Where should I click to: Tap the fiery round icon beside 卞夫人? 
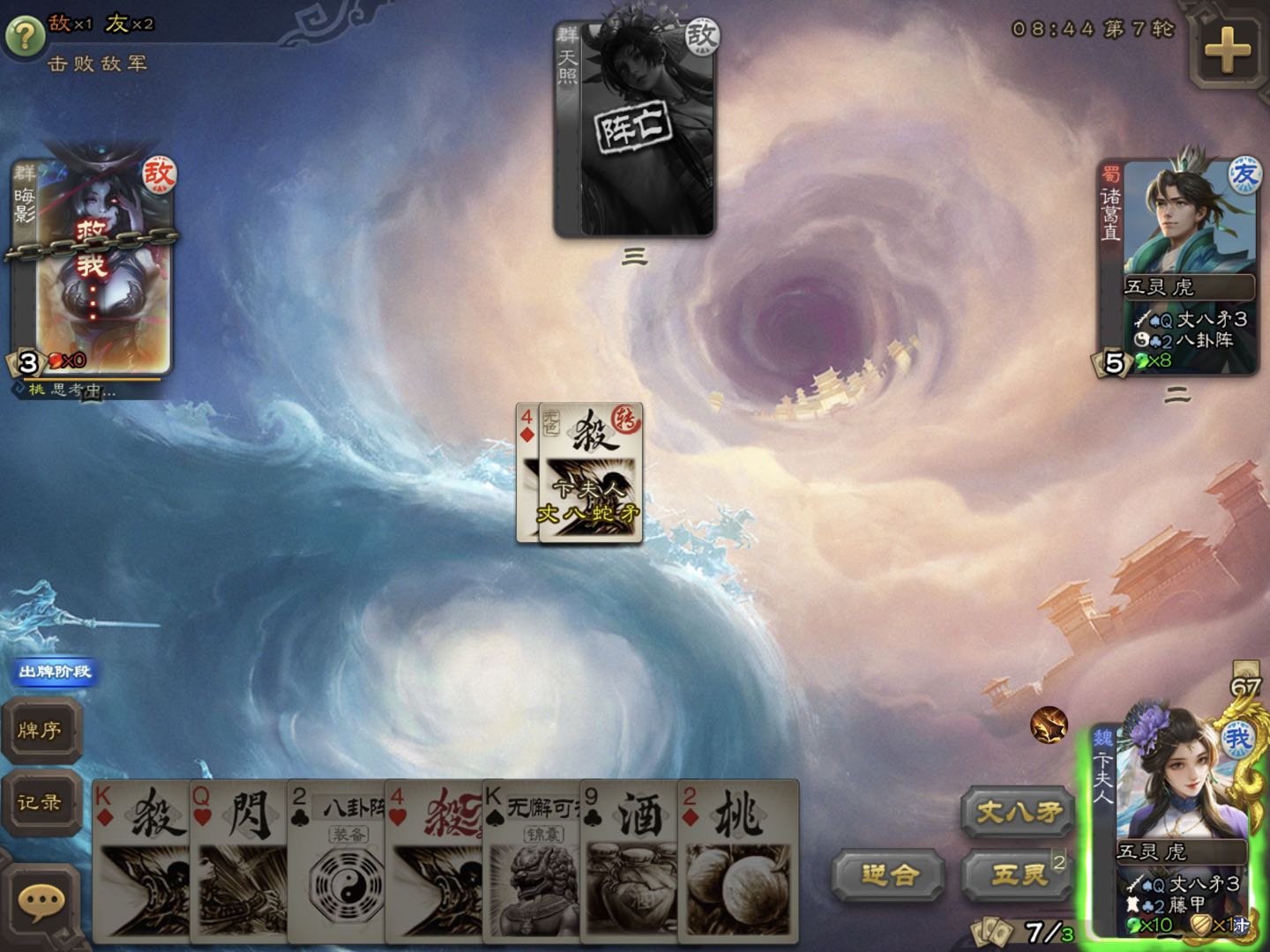coord(1049,725)
